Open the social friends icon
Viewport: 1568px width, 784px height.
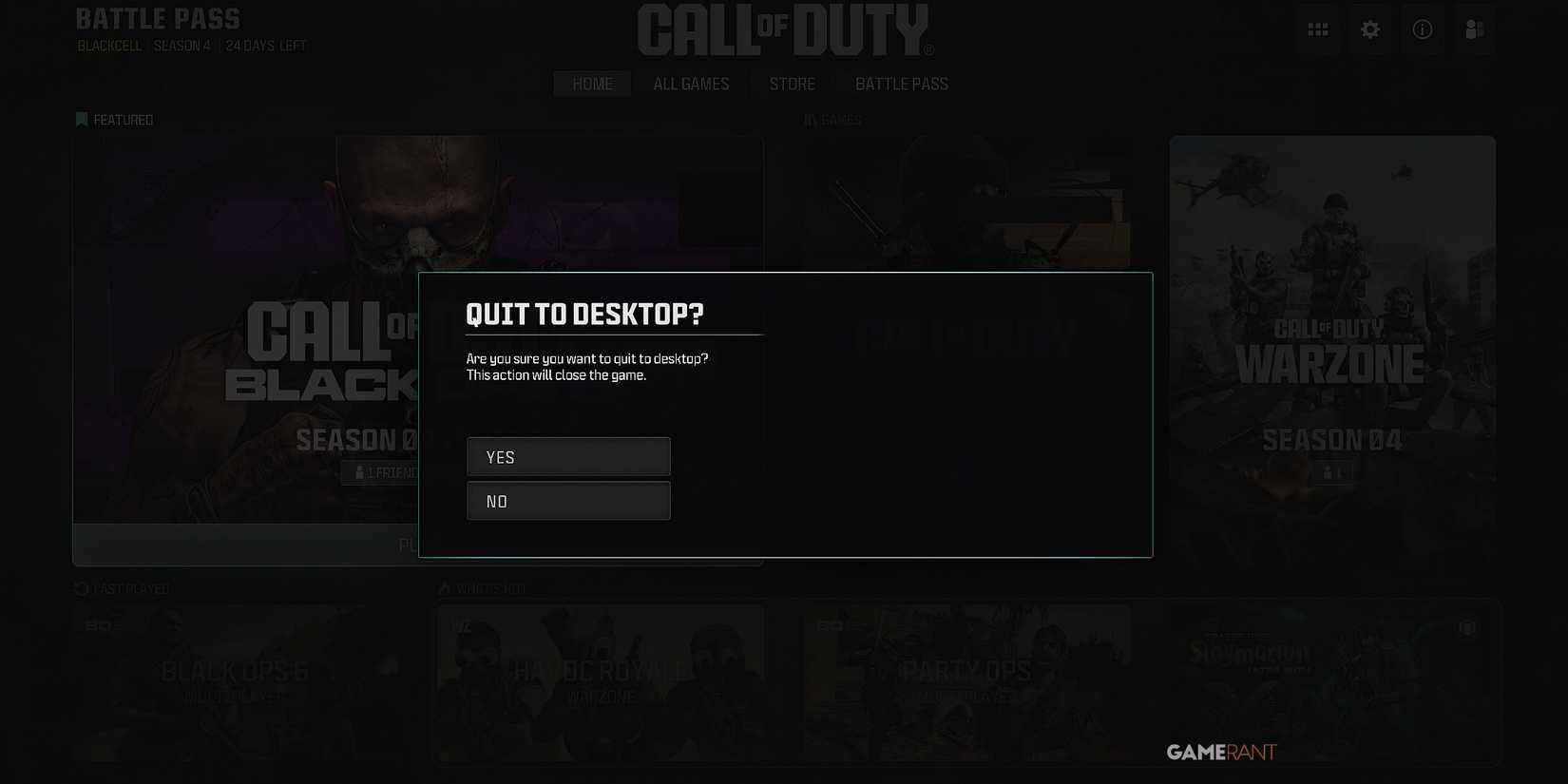pyautogui.click(x=1474, y=29)
